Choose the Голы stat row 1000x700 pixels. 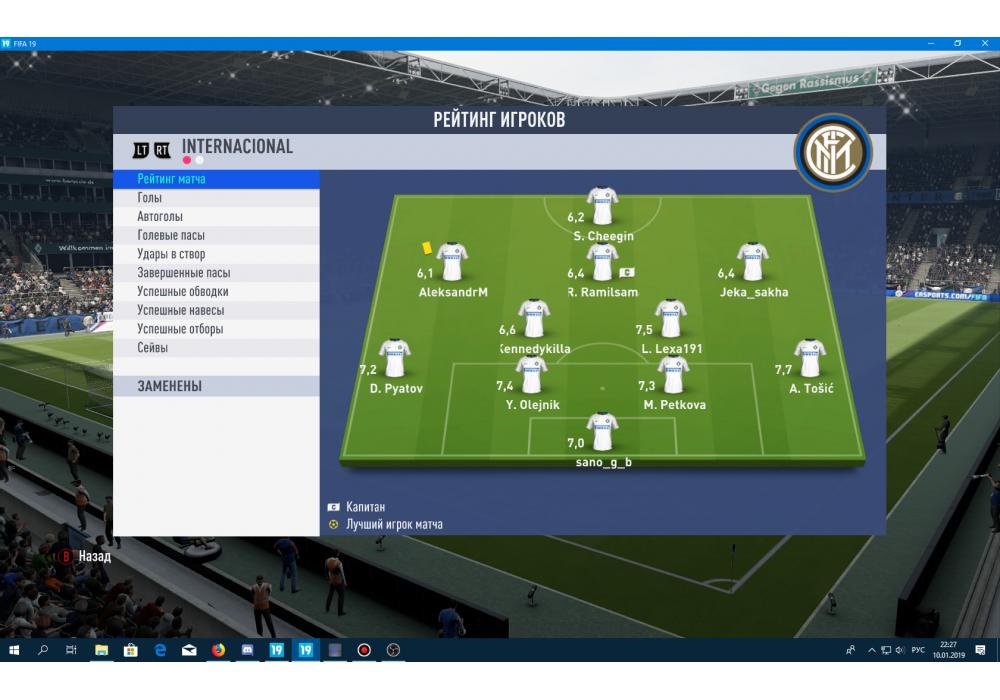[x=150, y=198]
